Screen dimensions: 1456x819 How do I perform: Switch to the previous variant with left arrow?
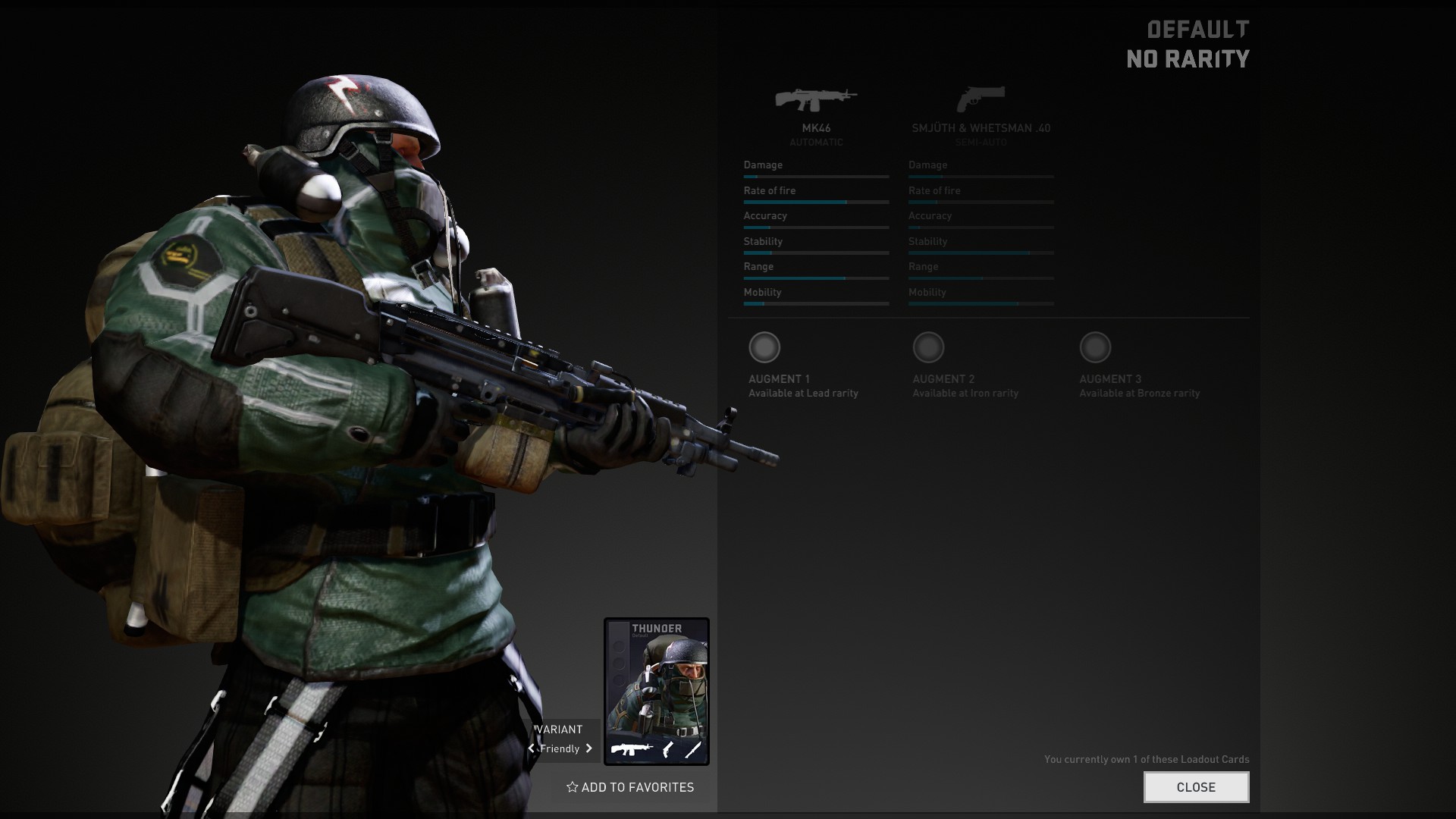click(x=531, y=748)
